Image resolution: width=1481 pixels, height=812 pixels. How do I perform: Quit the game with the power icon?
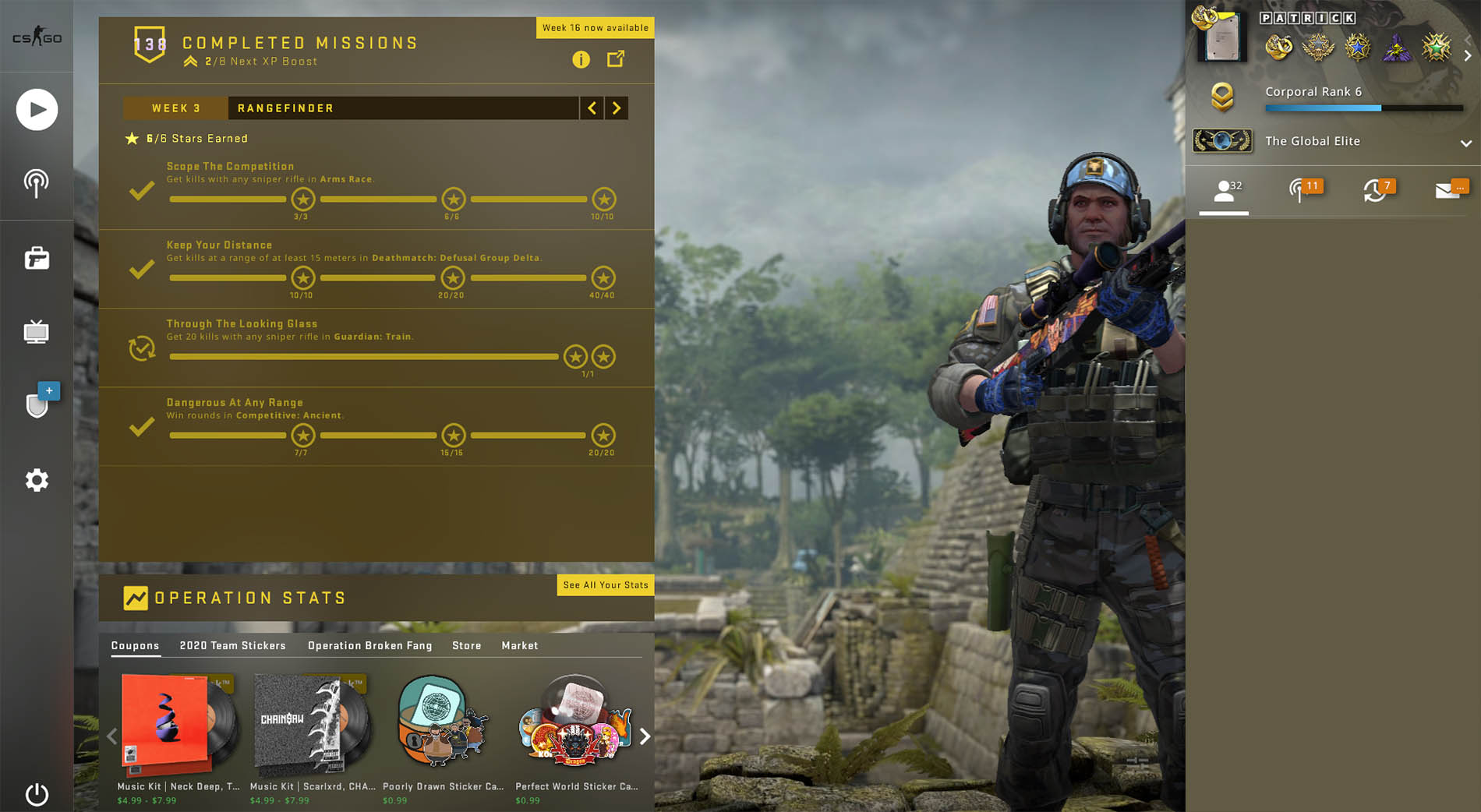37,794
